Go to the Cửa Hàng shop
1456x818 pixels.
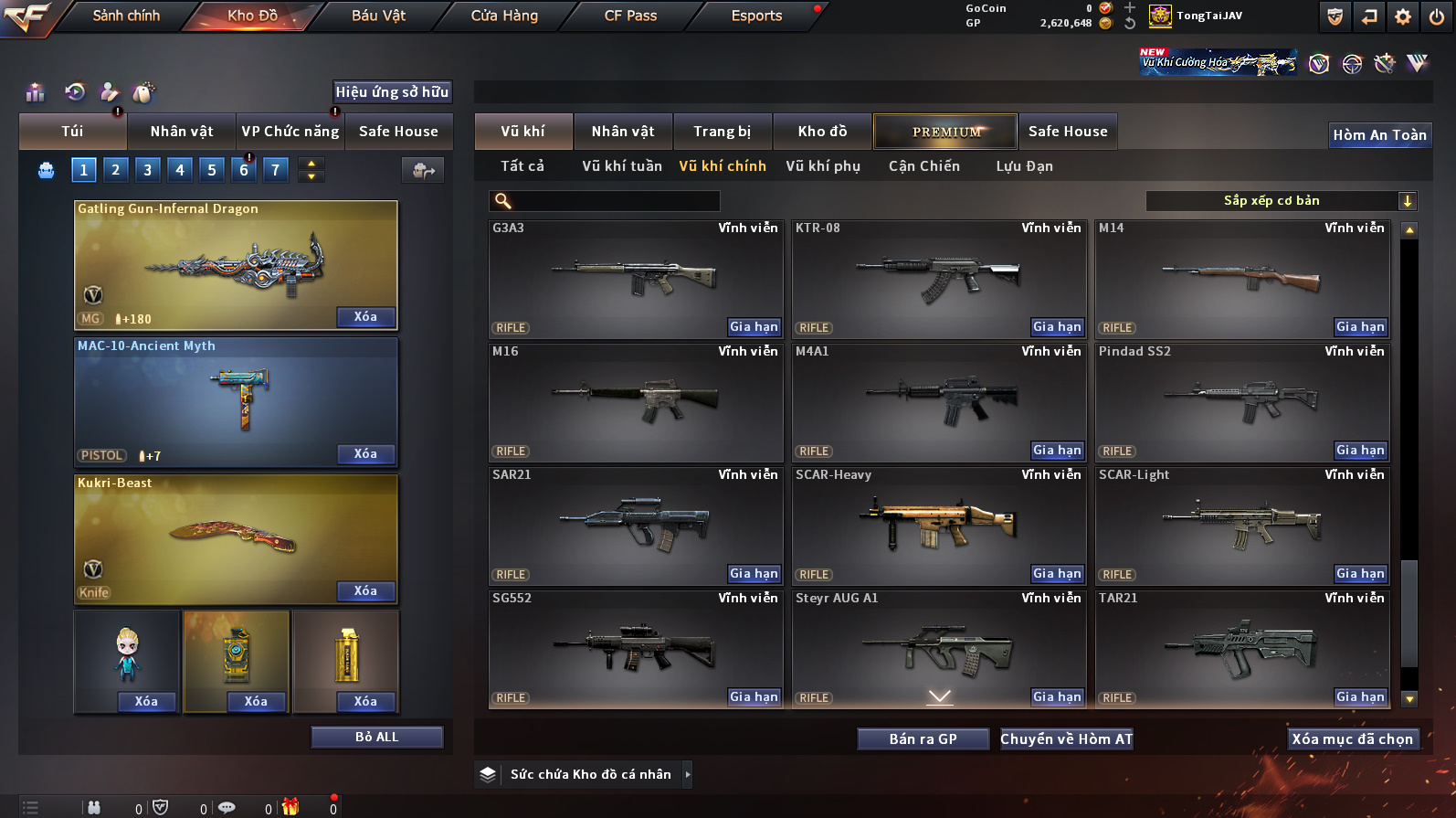pyautogui.click(x=504, y=16)
